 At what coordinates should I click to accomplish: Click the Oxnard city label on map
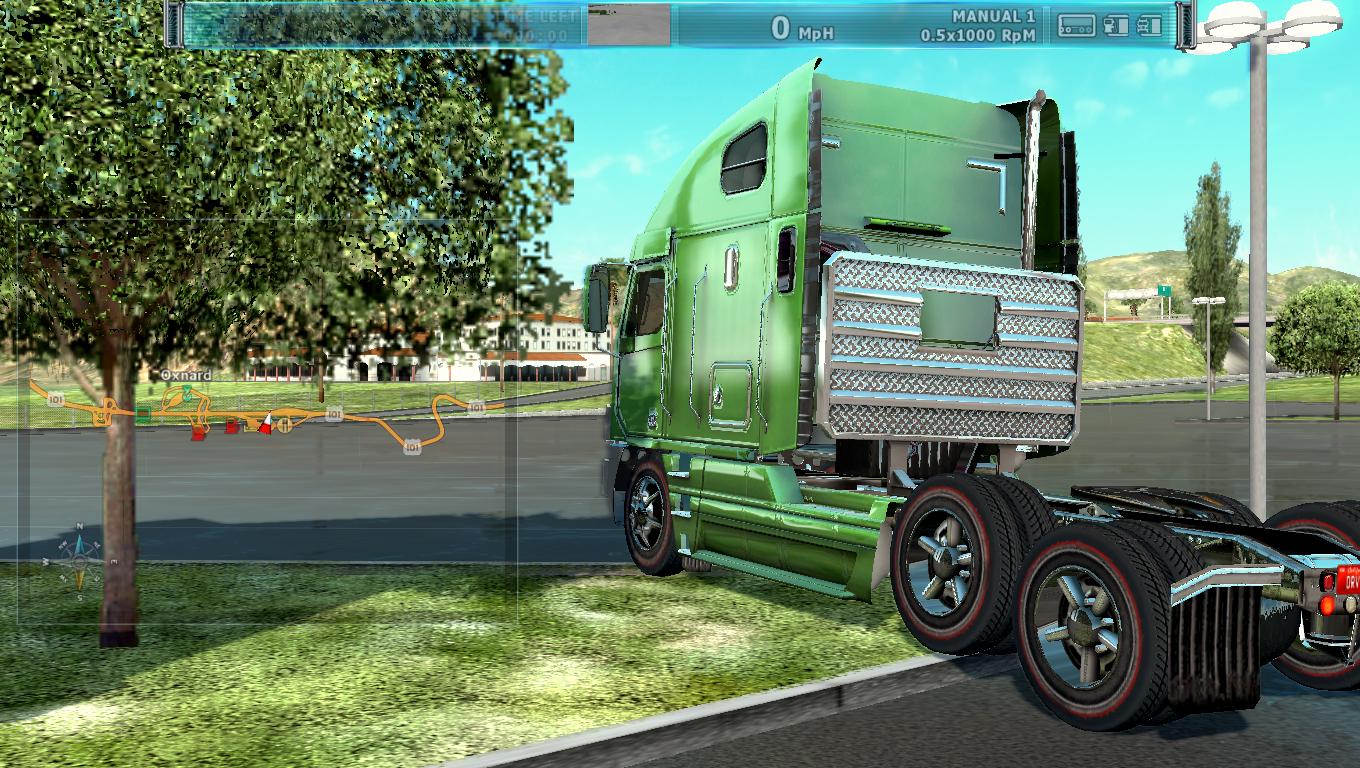187,375
